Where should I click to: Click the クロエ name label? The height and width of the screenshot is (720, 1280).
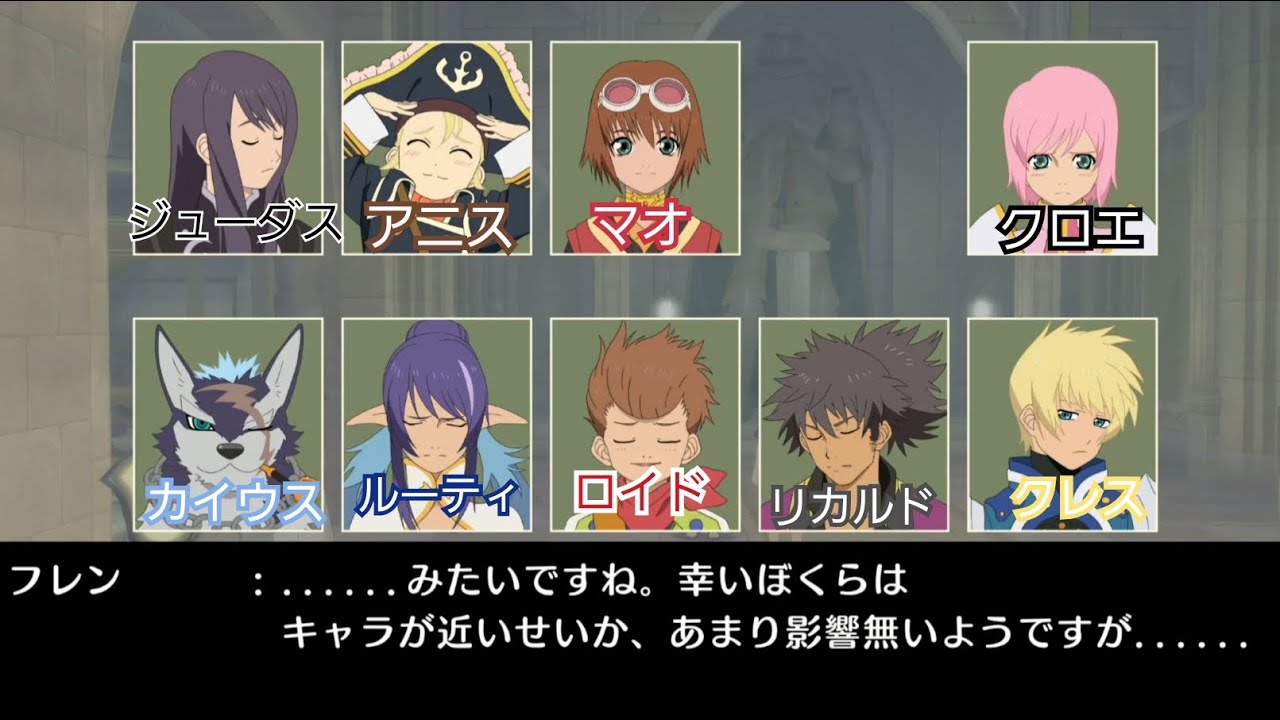tap(1068, 227)
